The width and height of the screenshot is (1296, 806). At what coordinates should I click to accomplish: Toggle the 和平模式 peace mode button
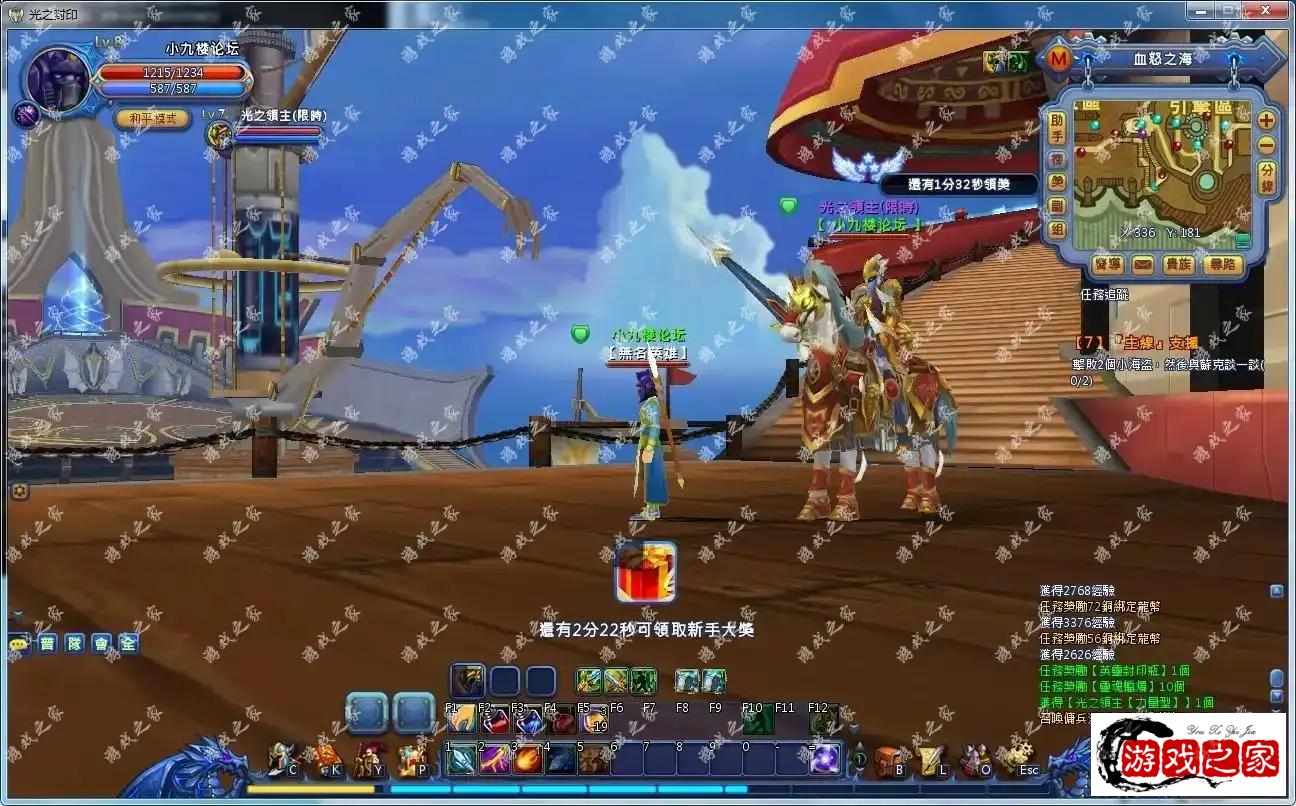pos(152,118)
